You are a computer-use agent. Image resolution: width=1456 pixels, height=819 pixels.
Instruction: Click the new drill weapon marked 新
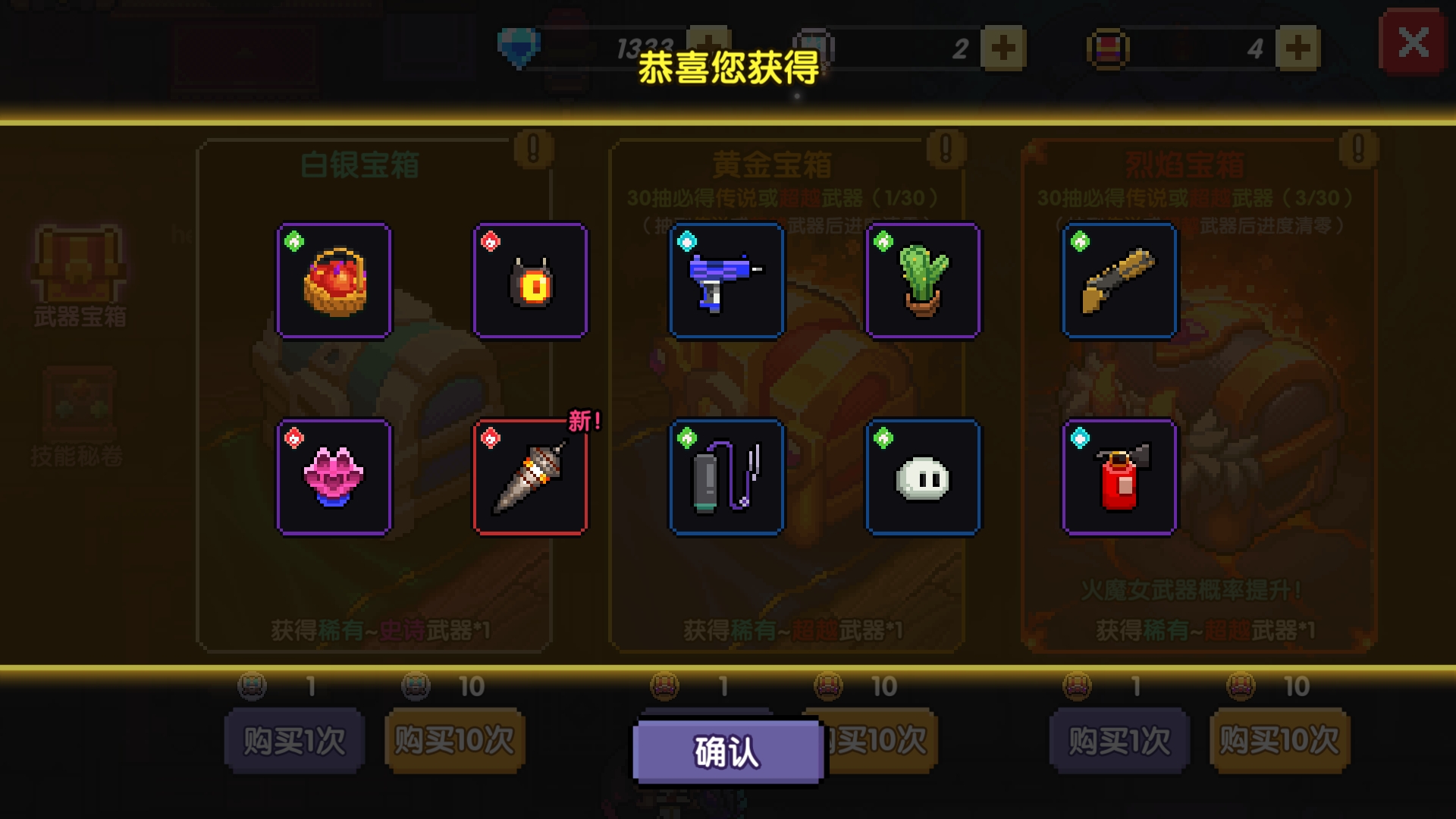pos(529,476)
